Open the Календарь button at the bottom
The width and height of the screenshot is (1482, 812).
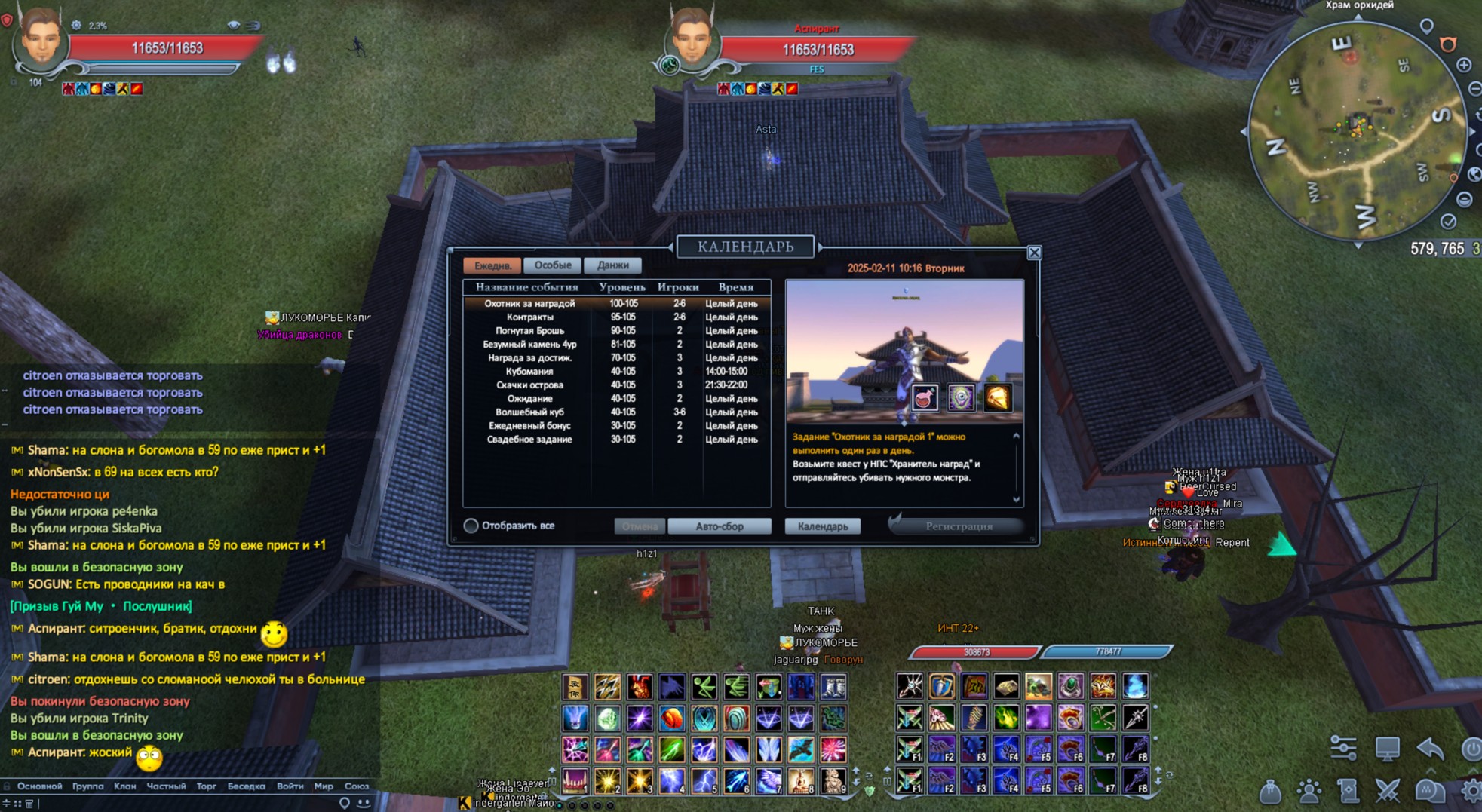tap(823, 526)
